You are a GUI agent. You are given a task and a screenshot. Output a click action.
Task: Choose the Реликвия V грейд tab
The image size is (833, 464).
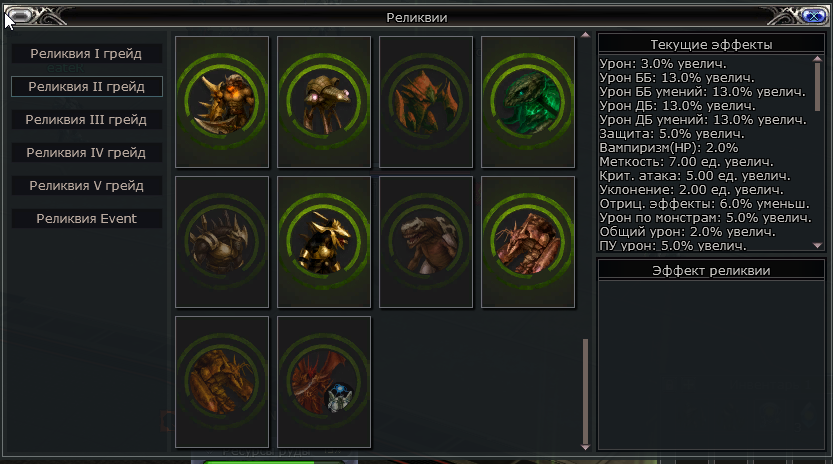tap(86, 186)
